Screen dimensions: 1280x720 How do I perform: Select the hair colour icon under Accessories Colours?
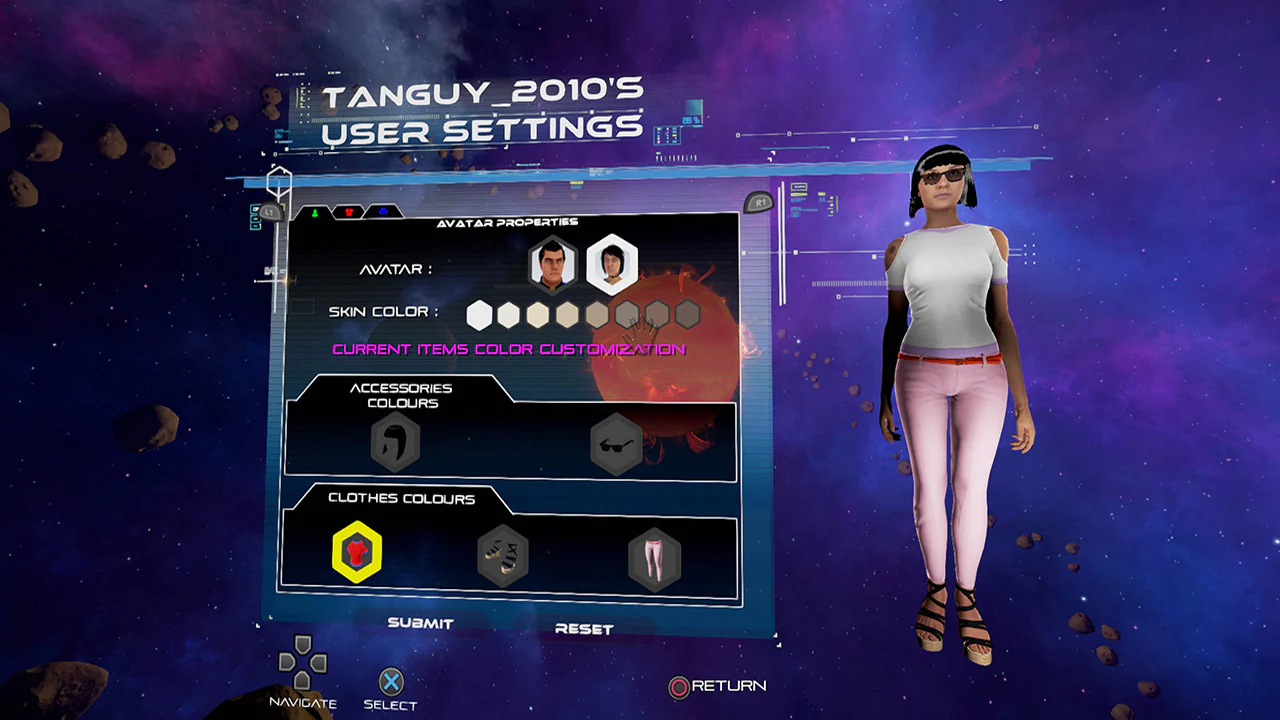394,443
